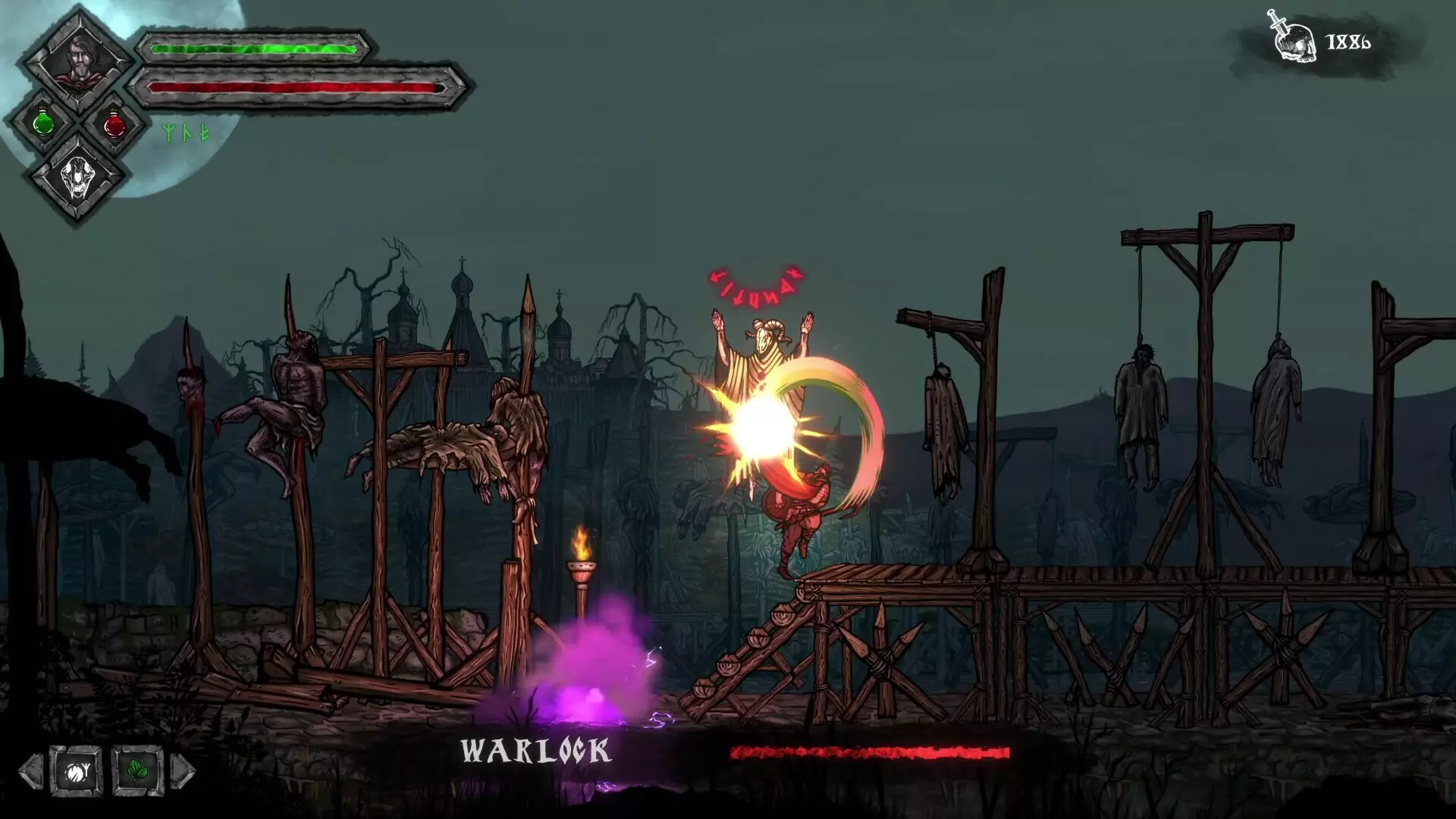Cycle quick items with the right arrow
The width and height of the screenshot is (1456, 819).
183,772
